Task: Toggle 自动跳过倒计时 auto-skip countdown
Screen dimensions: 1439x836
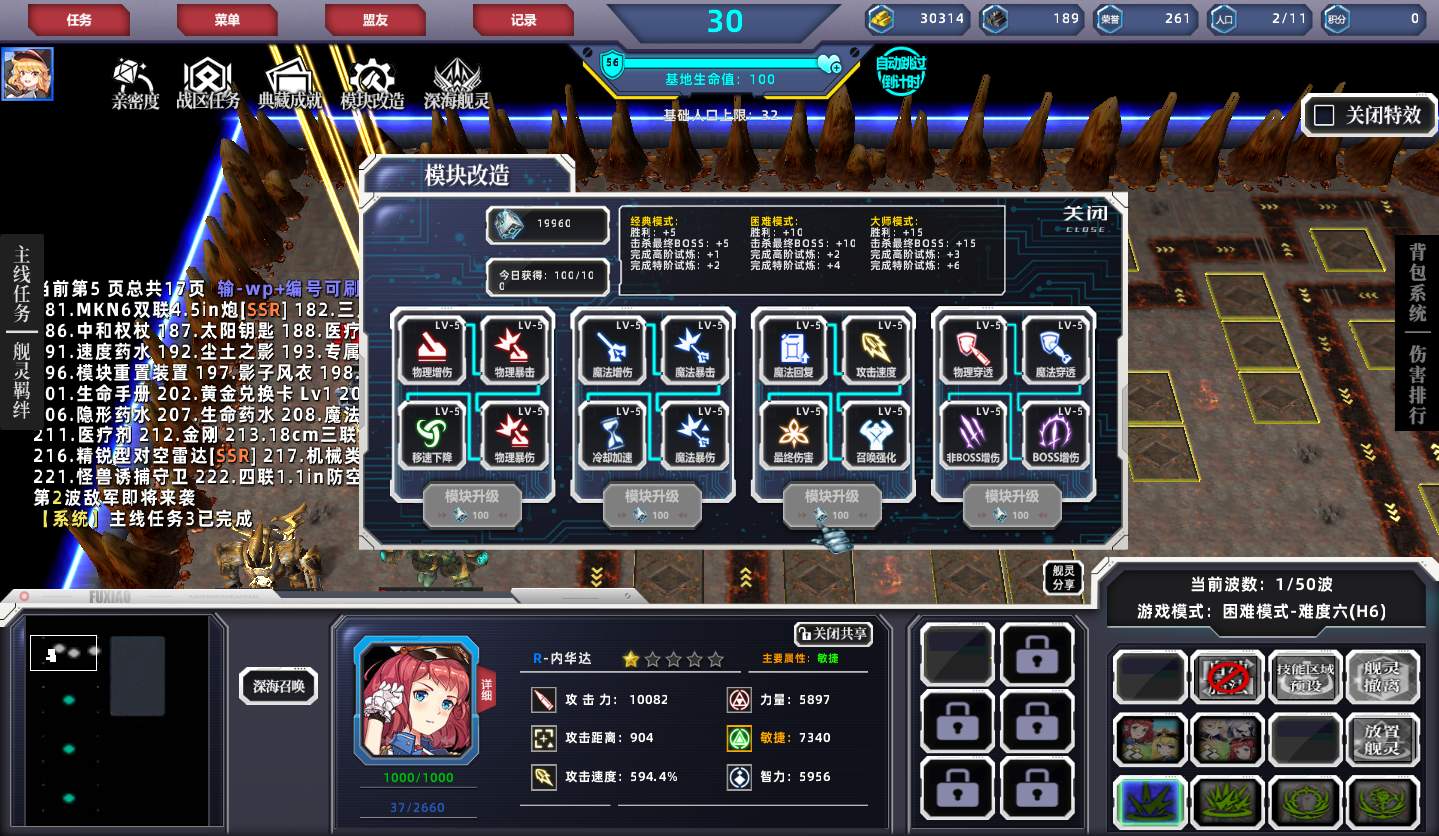Action: pyautogui.click(x=900, y=73)
